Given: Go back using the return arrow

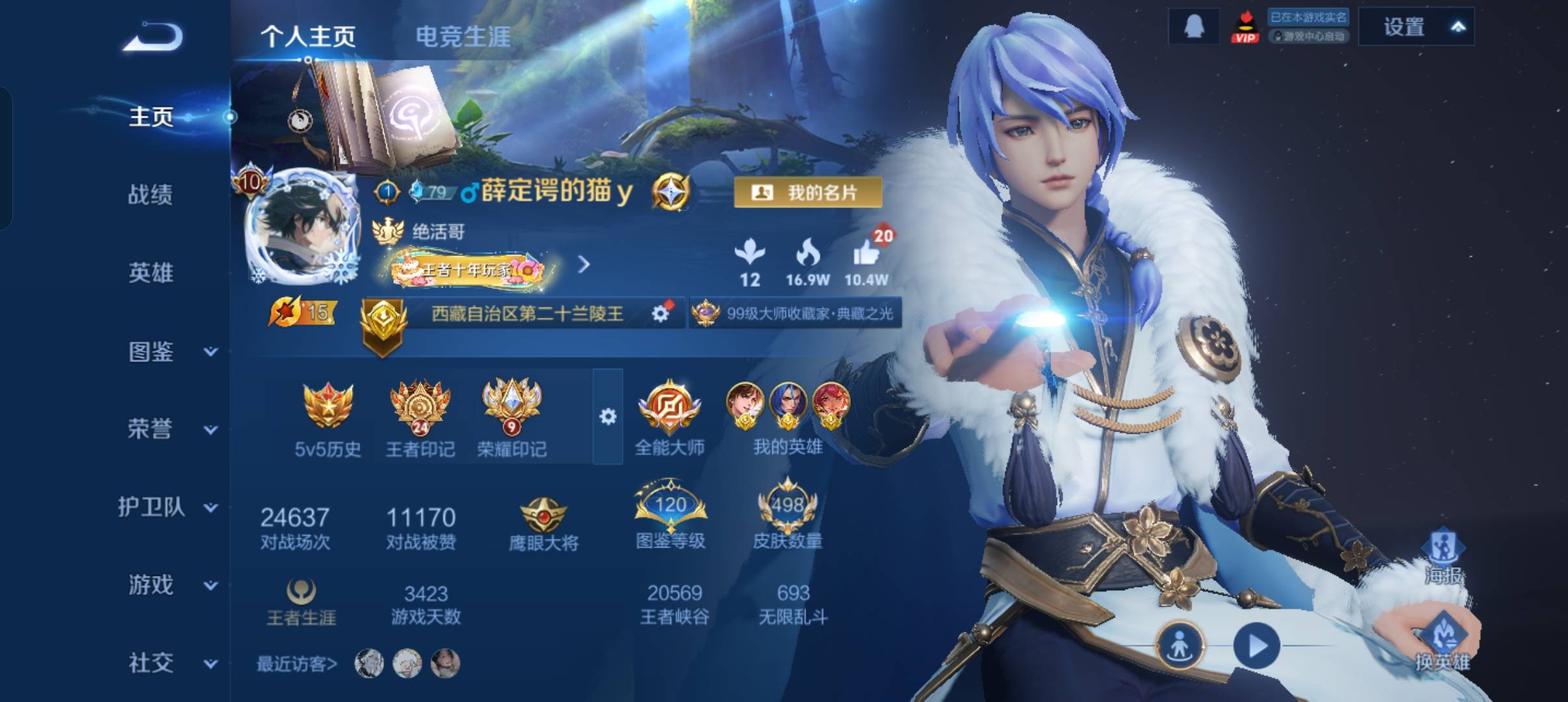Looking at the screenshot, I should tap(153, 36).
